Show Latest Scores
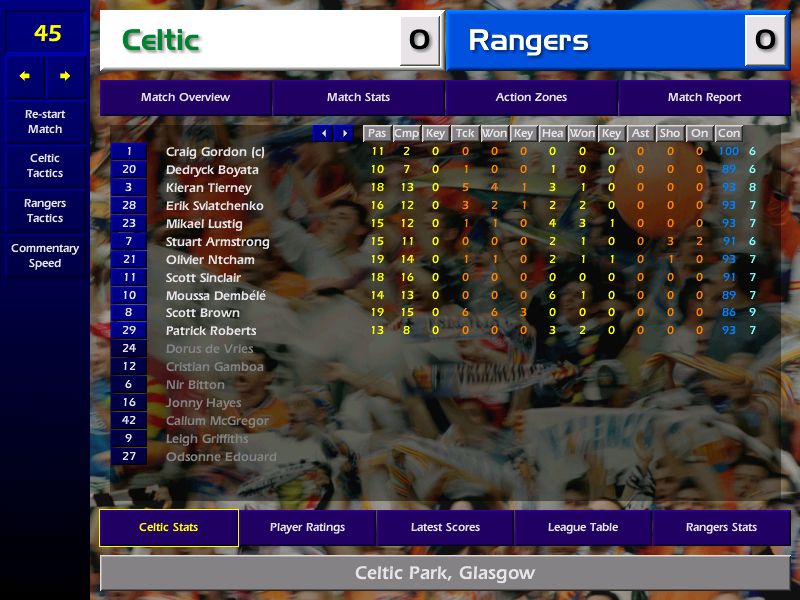Image resolution: width=800 pixels, height=600 pixels. tap(445, 527)
